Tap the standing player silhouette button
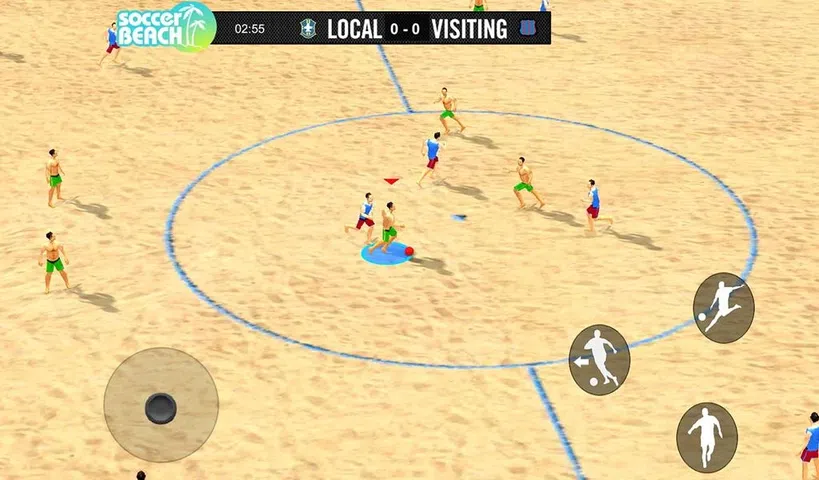Image resolution: width=819 pixels, height=480 pixels. pyautogui.click(x=706, y=437)
